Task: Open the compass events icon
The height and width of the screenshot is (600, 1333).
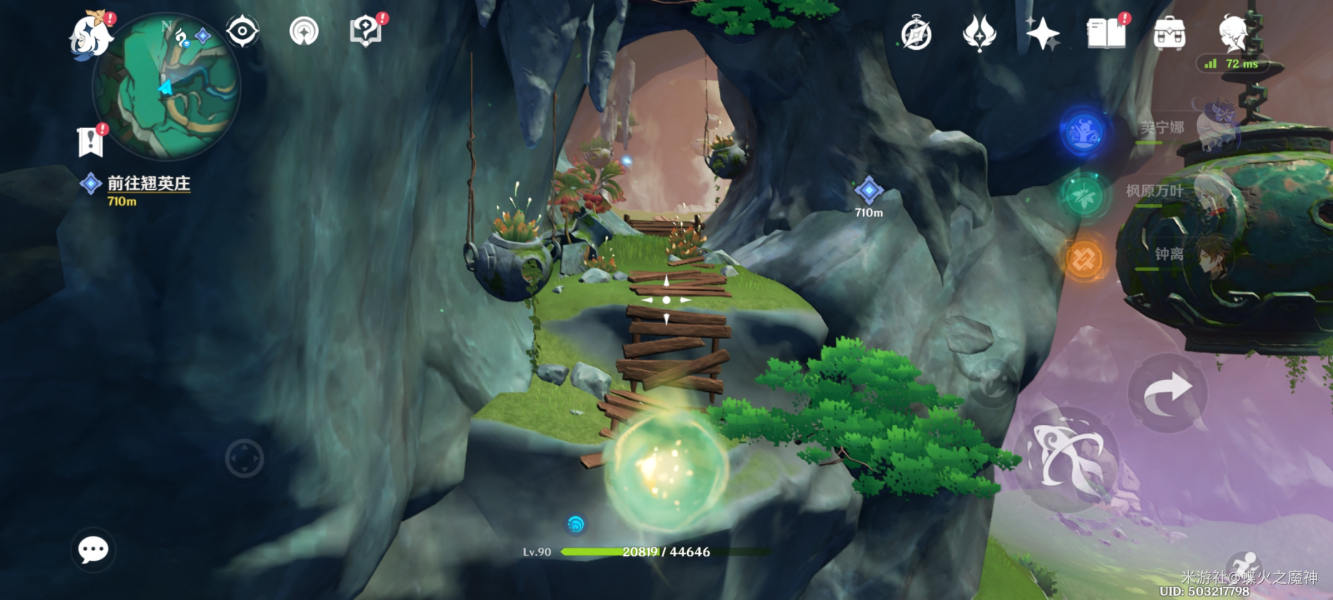Action: 916,34
